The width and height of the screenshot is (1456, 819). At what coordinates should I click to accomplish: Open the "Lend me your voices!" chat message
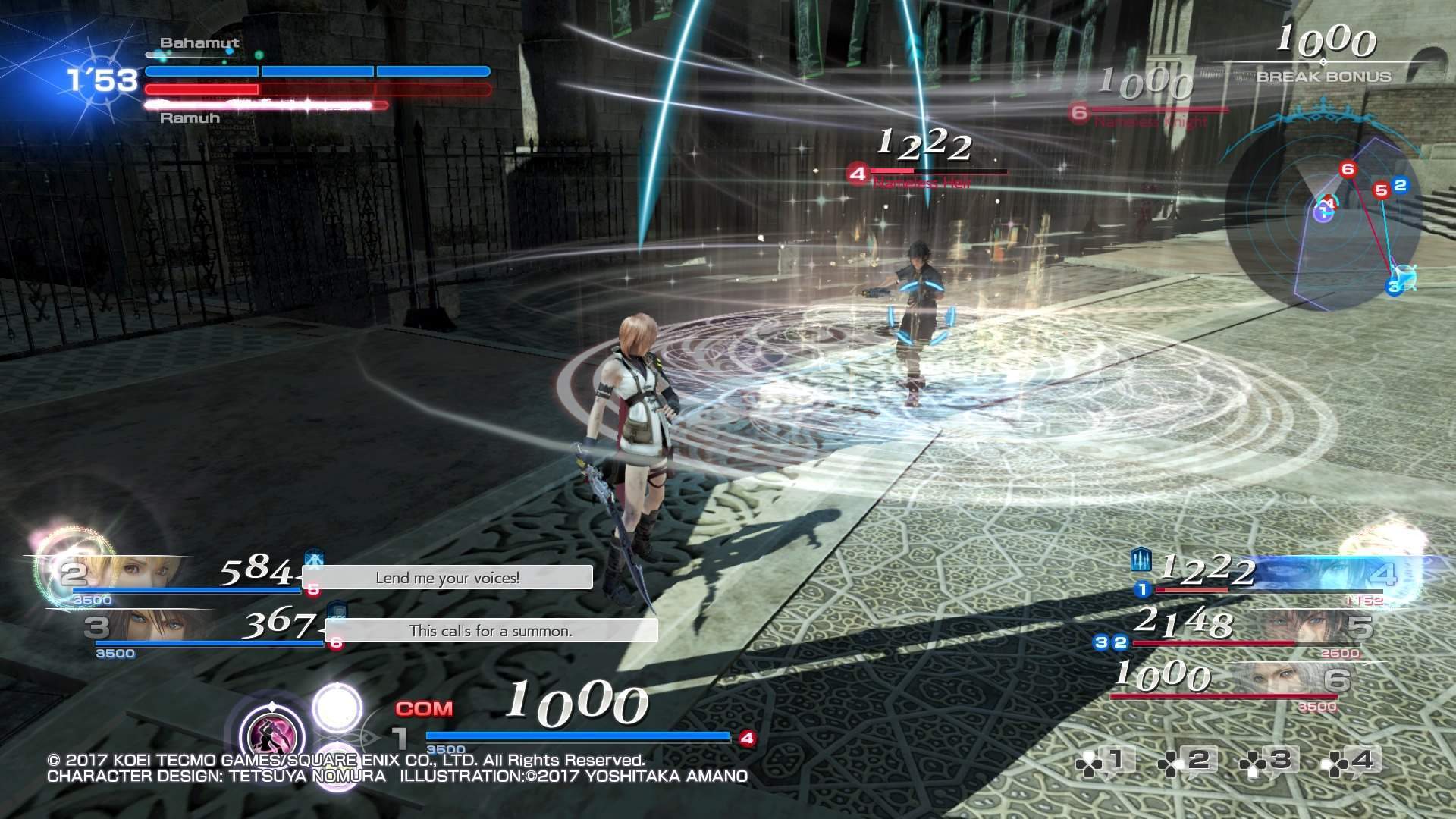pyautogui.click(x=447, y=578)
